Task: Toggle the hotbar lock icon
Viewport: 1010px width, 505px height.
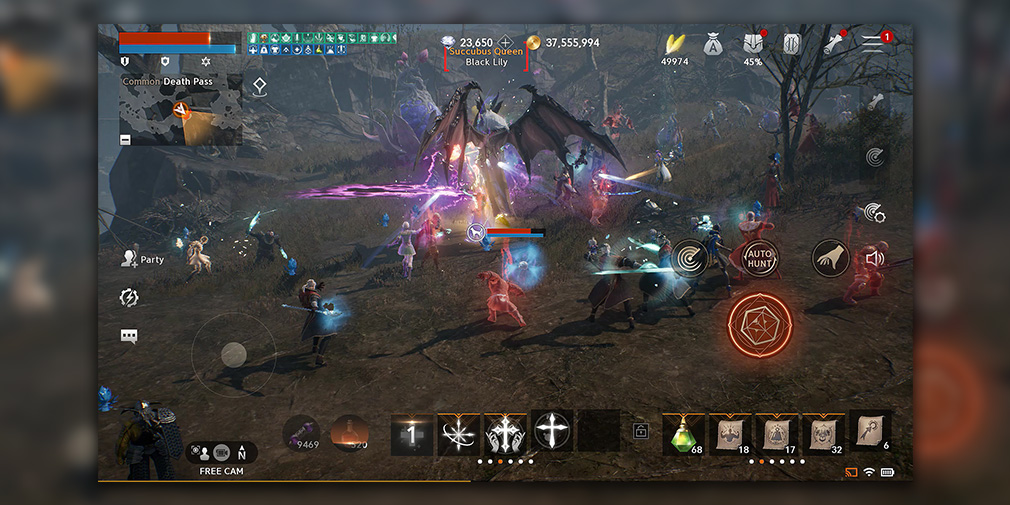Action: (x=640, y=432)
